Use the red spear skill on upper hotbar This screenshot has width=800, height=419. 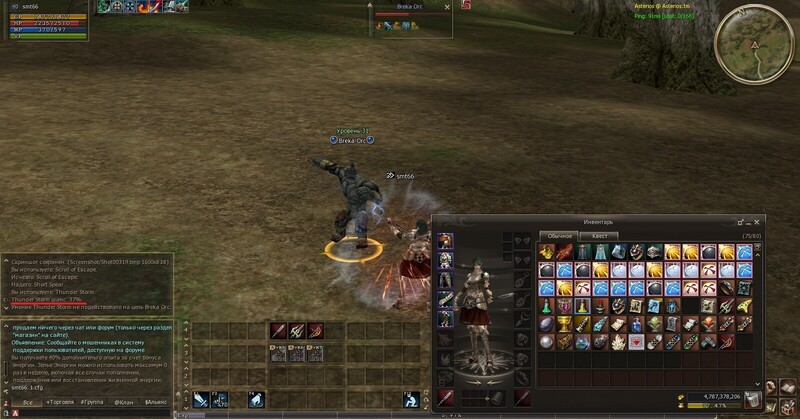[279, 330]
